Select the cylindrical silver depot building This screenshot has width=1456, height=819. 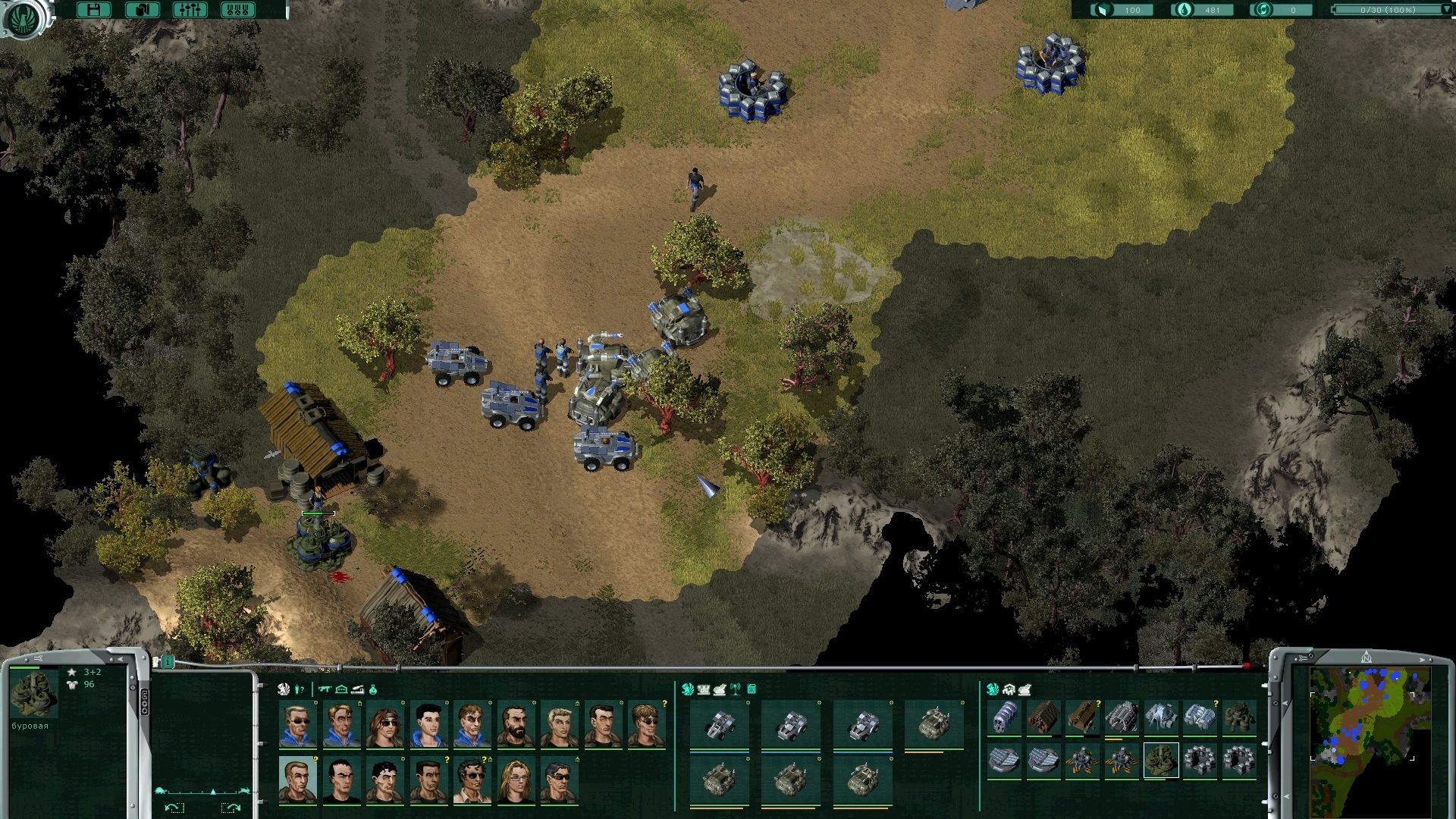1004,717
